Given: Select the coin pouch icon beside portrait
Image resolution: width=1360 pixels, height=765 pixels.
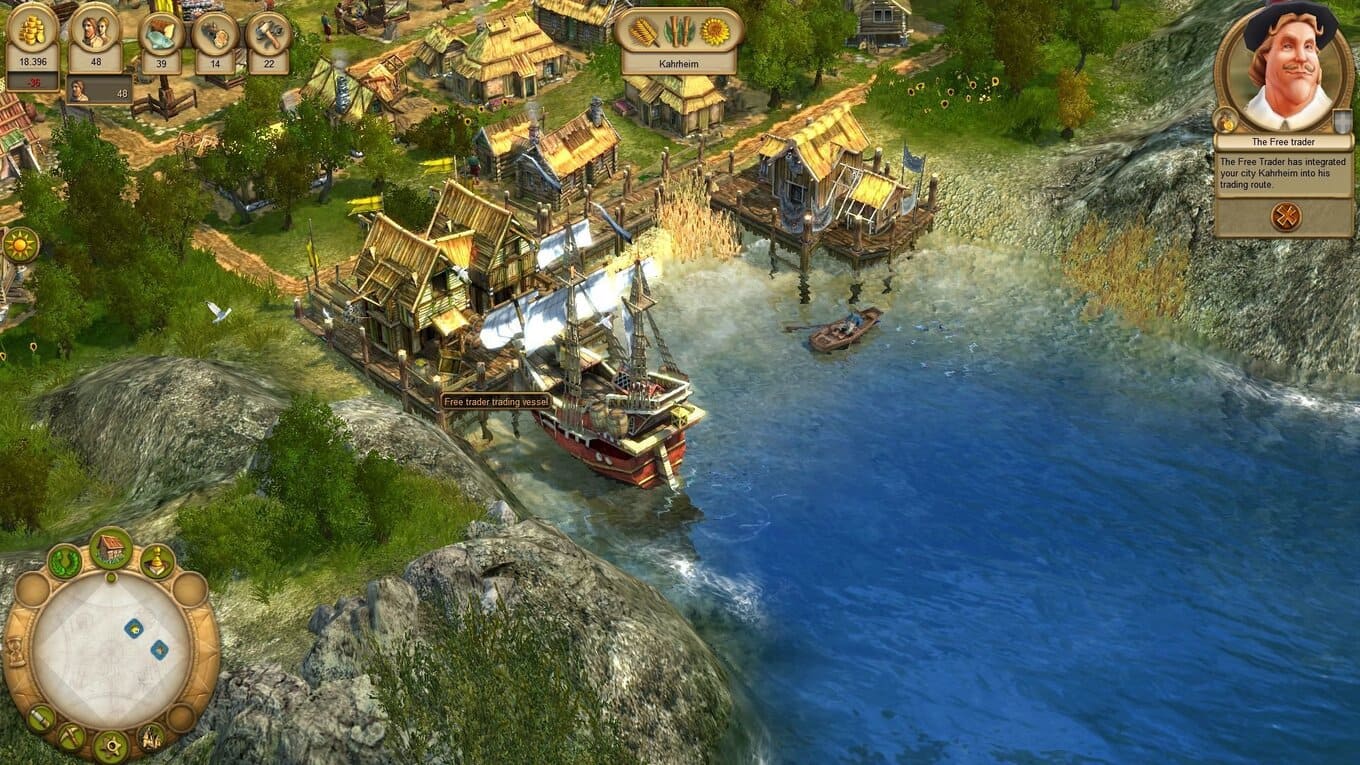Looking at the screenshot, I should [x=1224, y=121].
